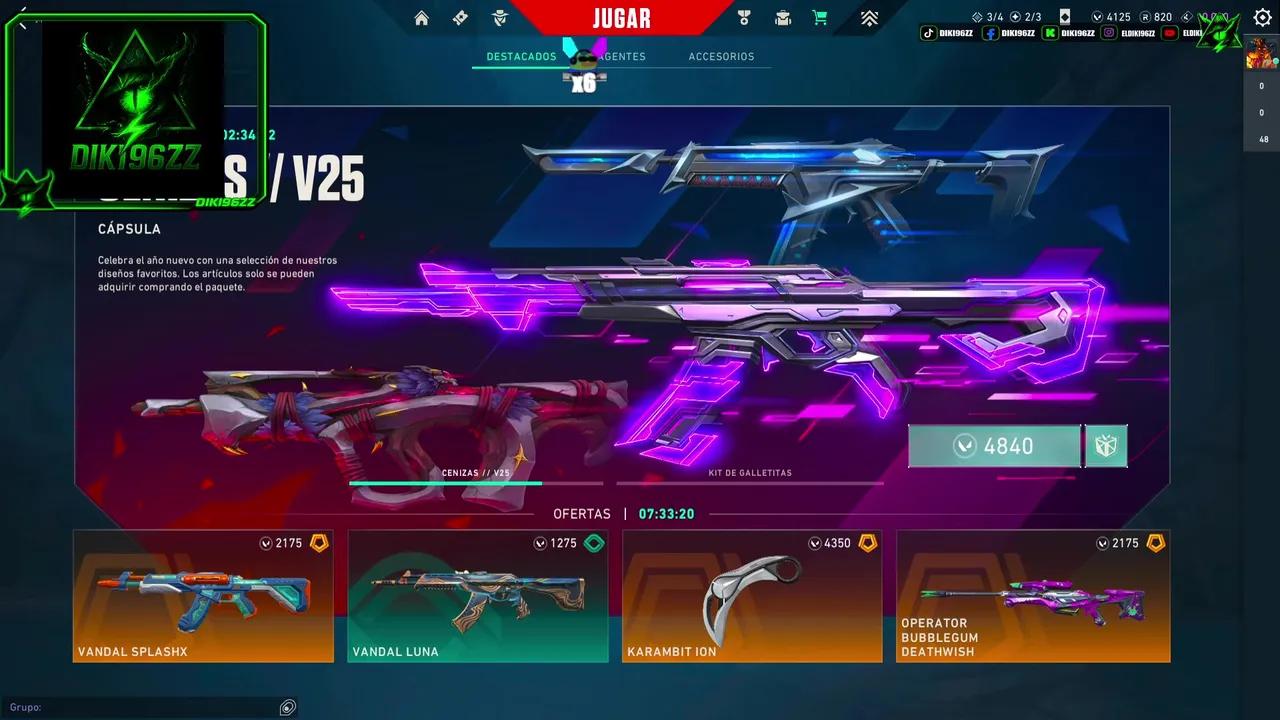The width and height of the screenshot is (1280, 720).
Task: Switch to the AGENTES tab
Action: click(621, 57)
